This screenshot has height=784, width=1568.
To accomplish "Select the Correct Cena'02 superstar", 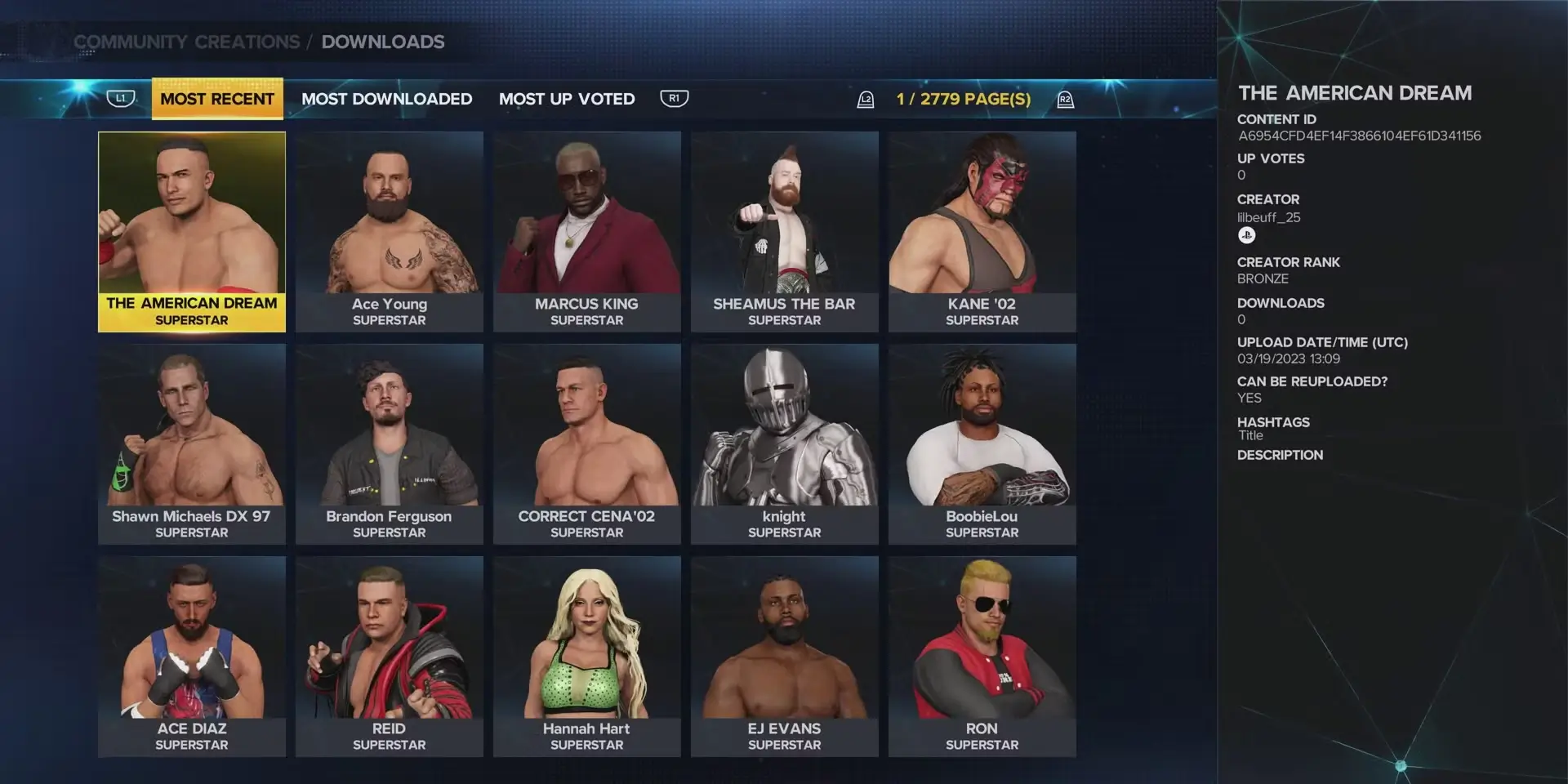I will point(587,444).
